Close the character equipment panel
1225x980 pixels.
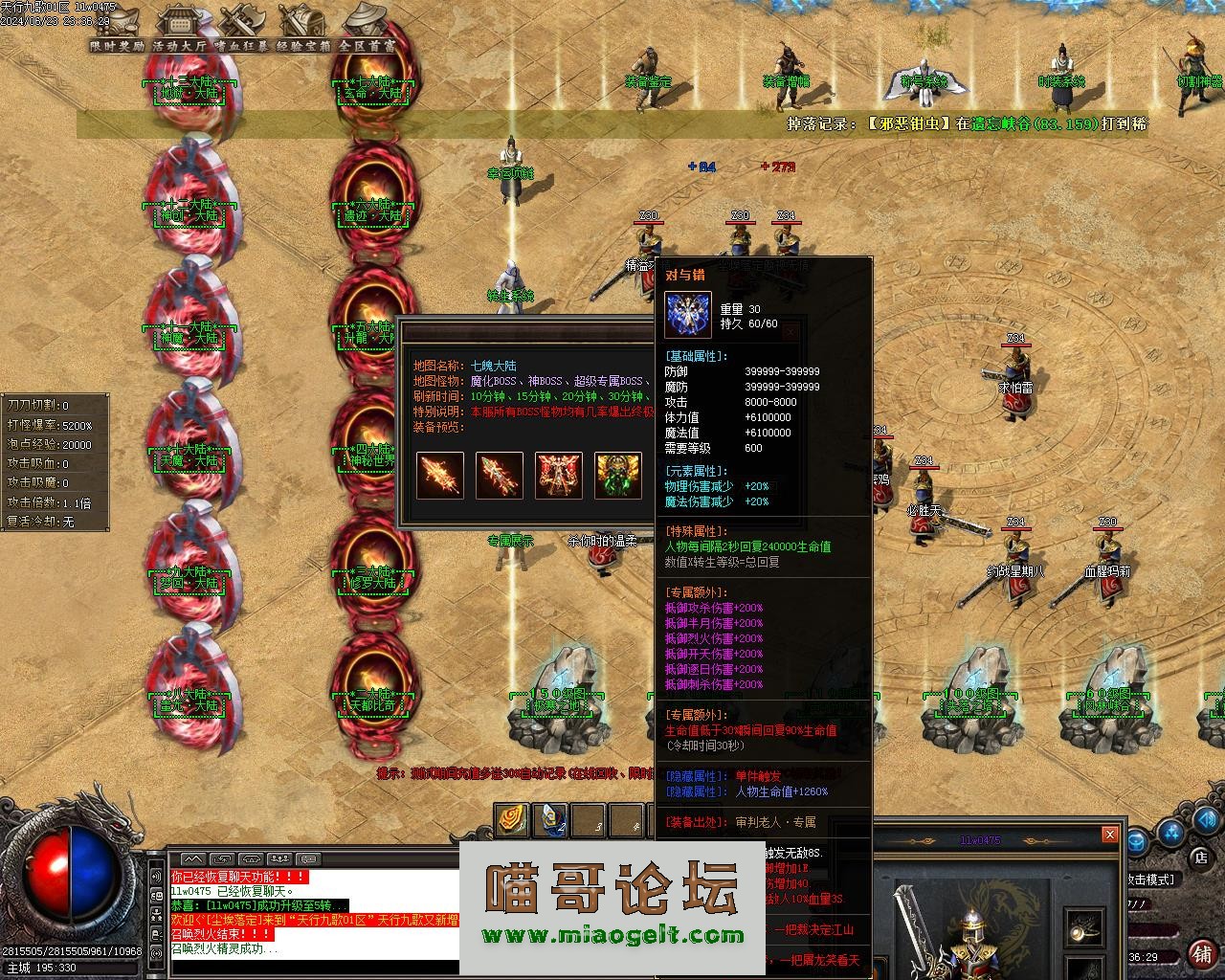point(1109,835)
